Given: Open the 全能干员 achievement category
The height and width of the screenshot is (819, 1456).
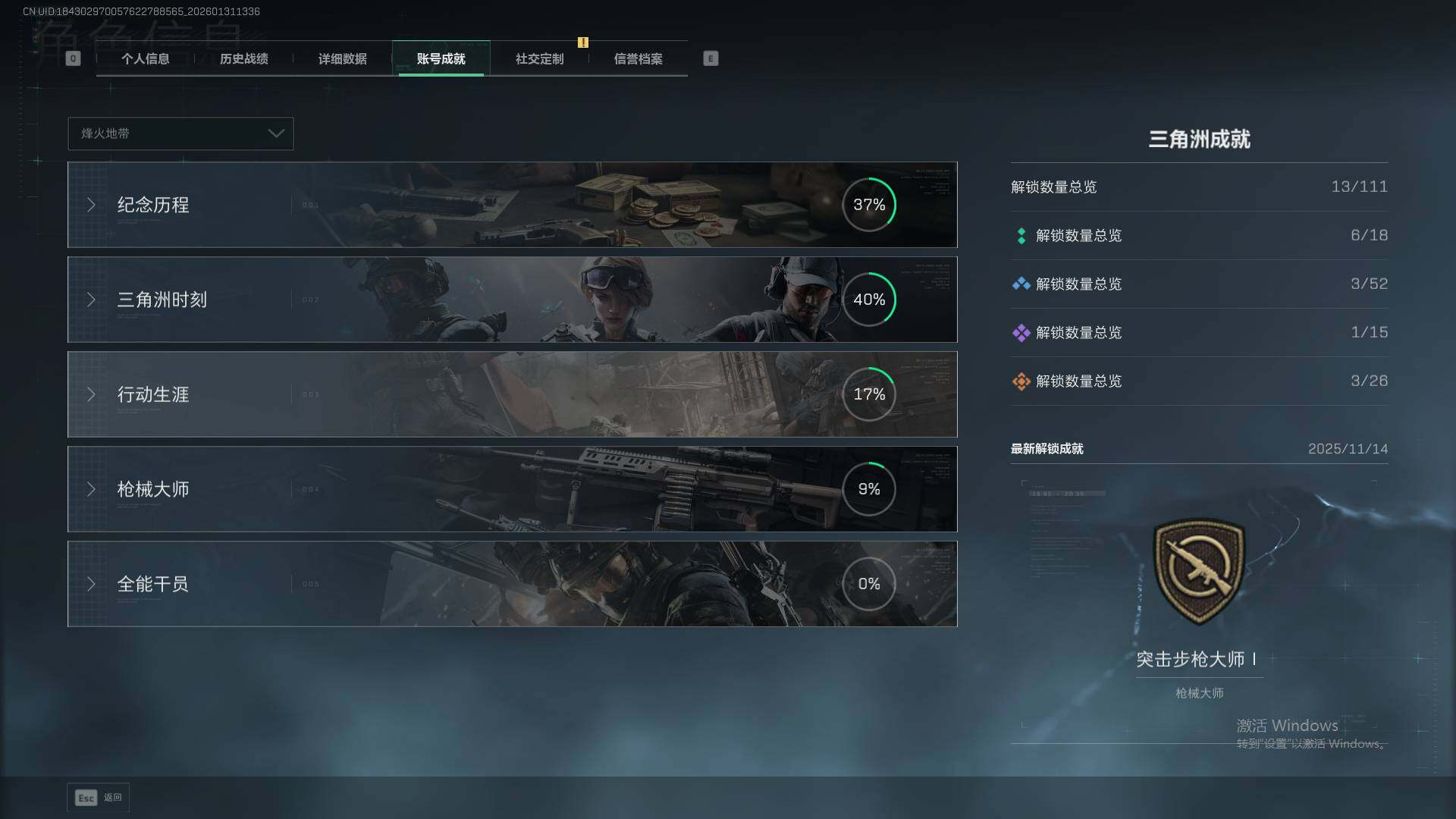Looking at the screenshot, I should coord(512,584).
